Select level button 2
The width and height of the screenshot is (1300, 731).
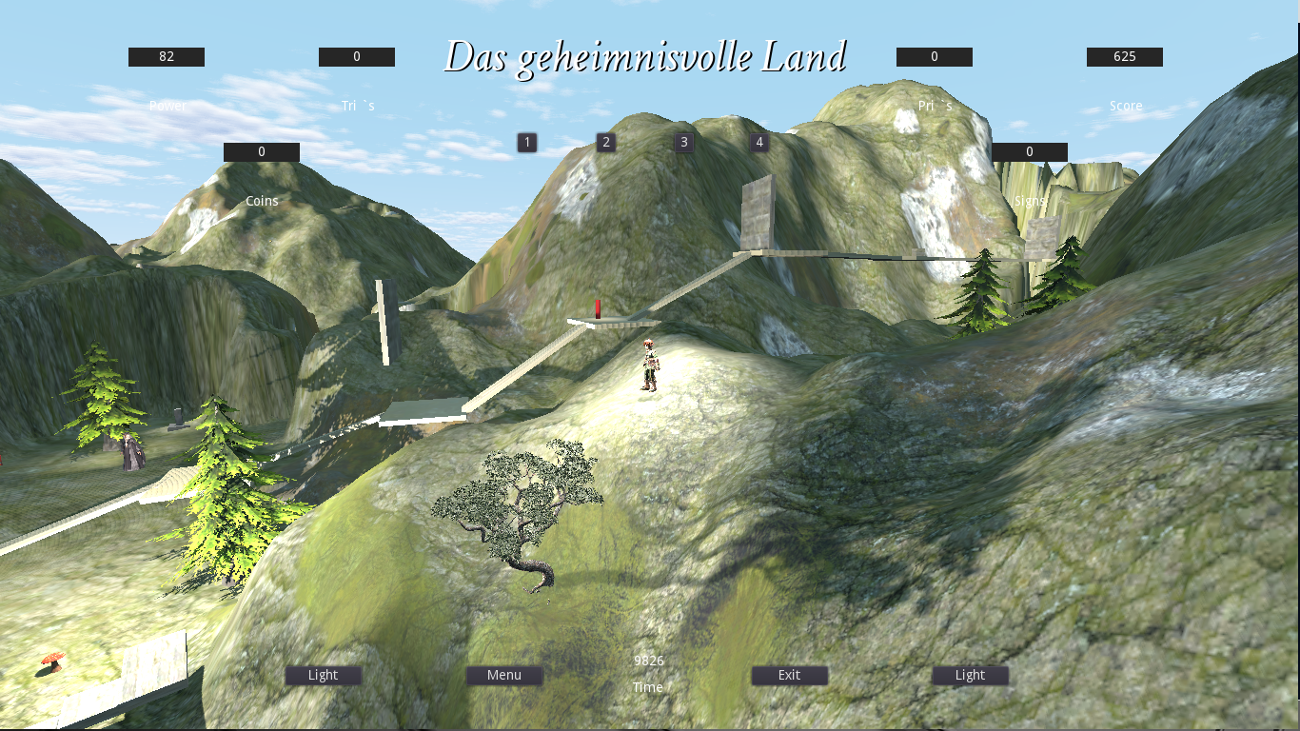tap(605, 142)
